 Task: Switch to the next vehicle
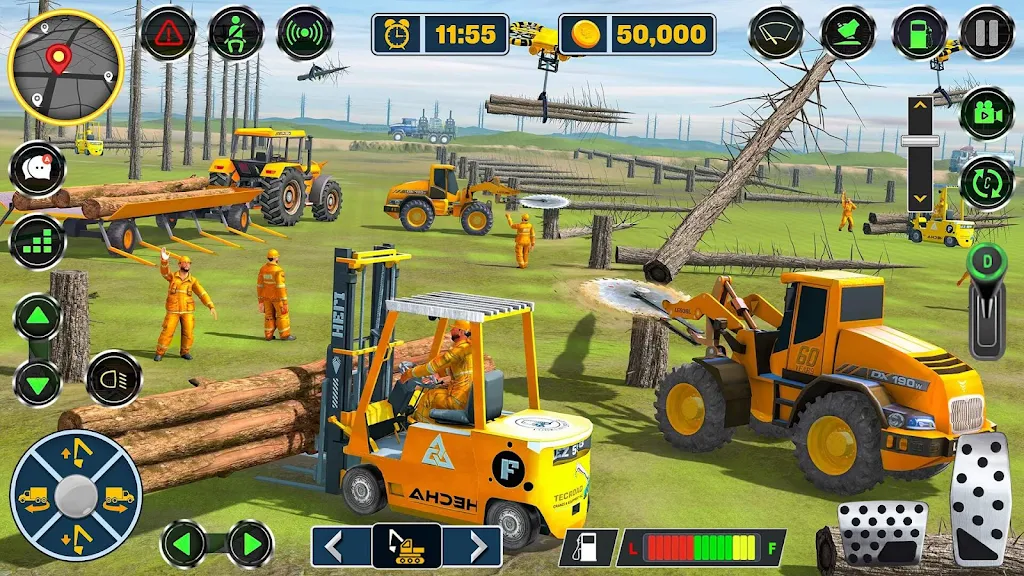[x=472, y=547]
